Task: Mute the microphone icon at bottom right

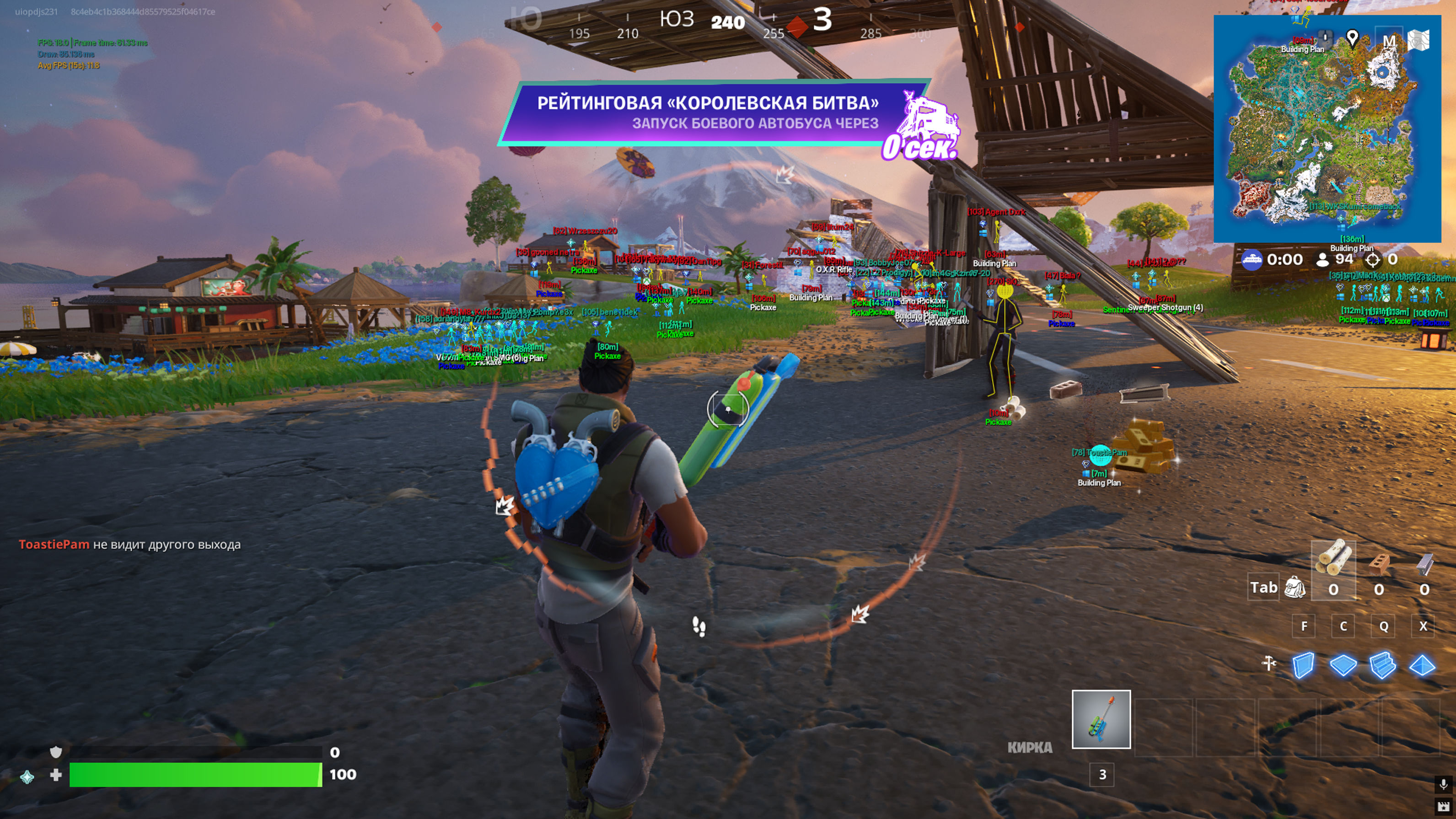Action: [x=1444, y=785]
